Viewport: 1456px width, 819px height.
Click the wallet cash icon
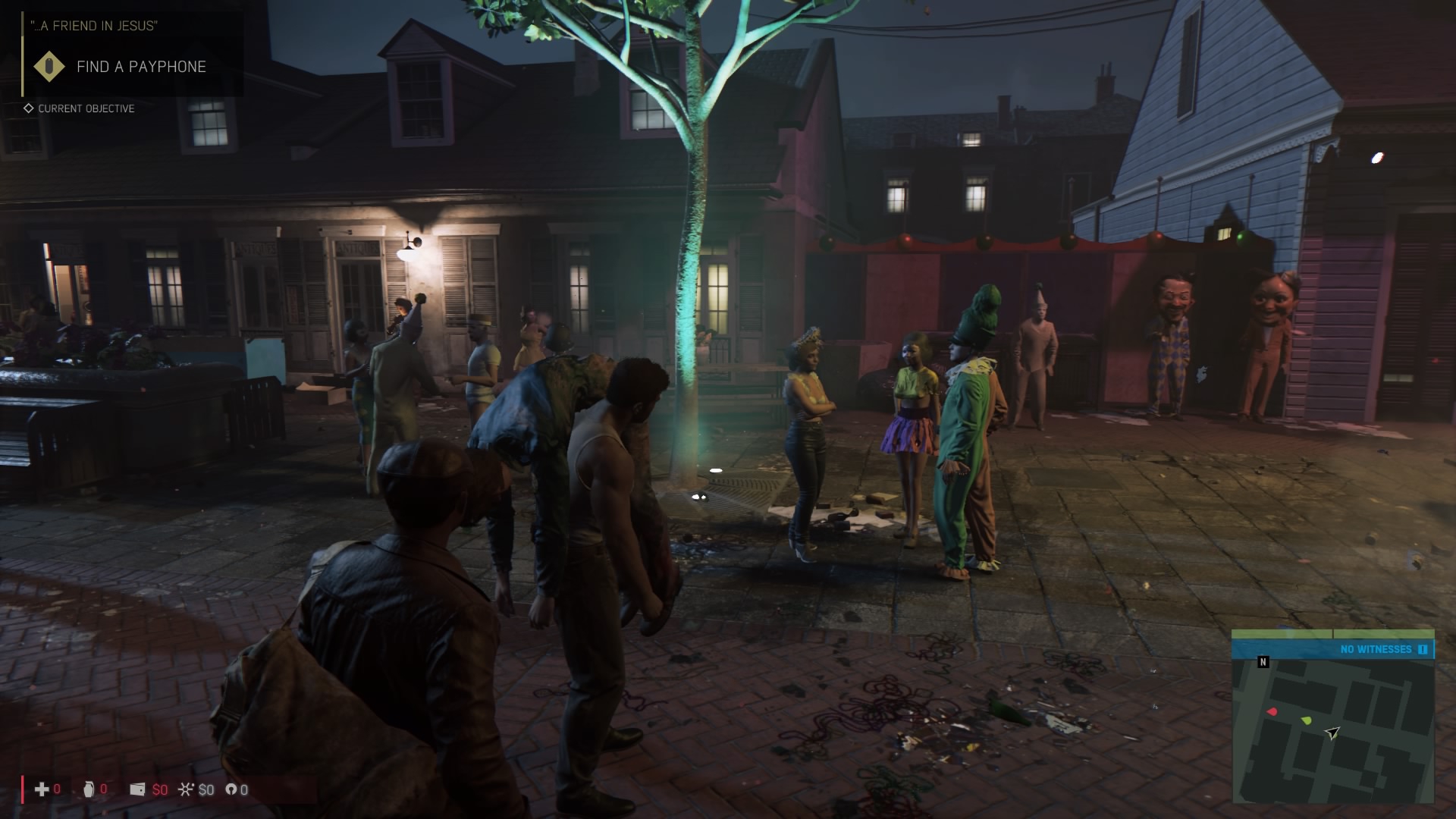(x=137, y=789)
